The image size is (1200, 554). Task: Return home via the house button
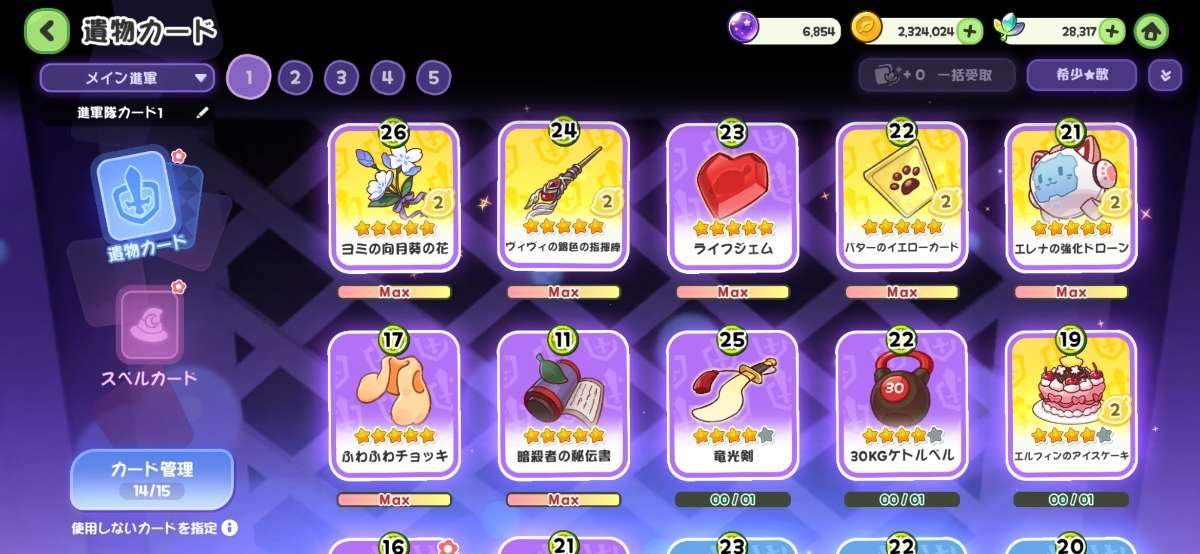(1151, 31)
